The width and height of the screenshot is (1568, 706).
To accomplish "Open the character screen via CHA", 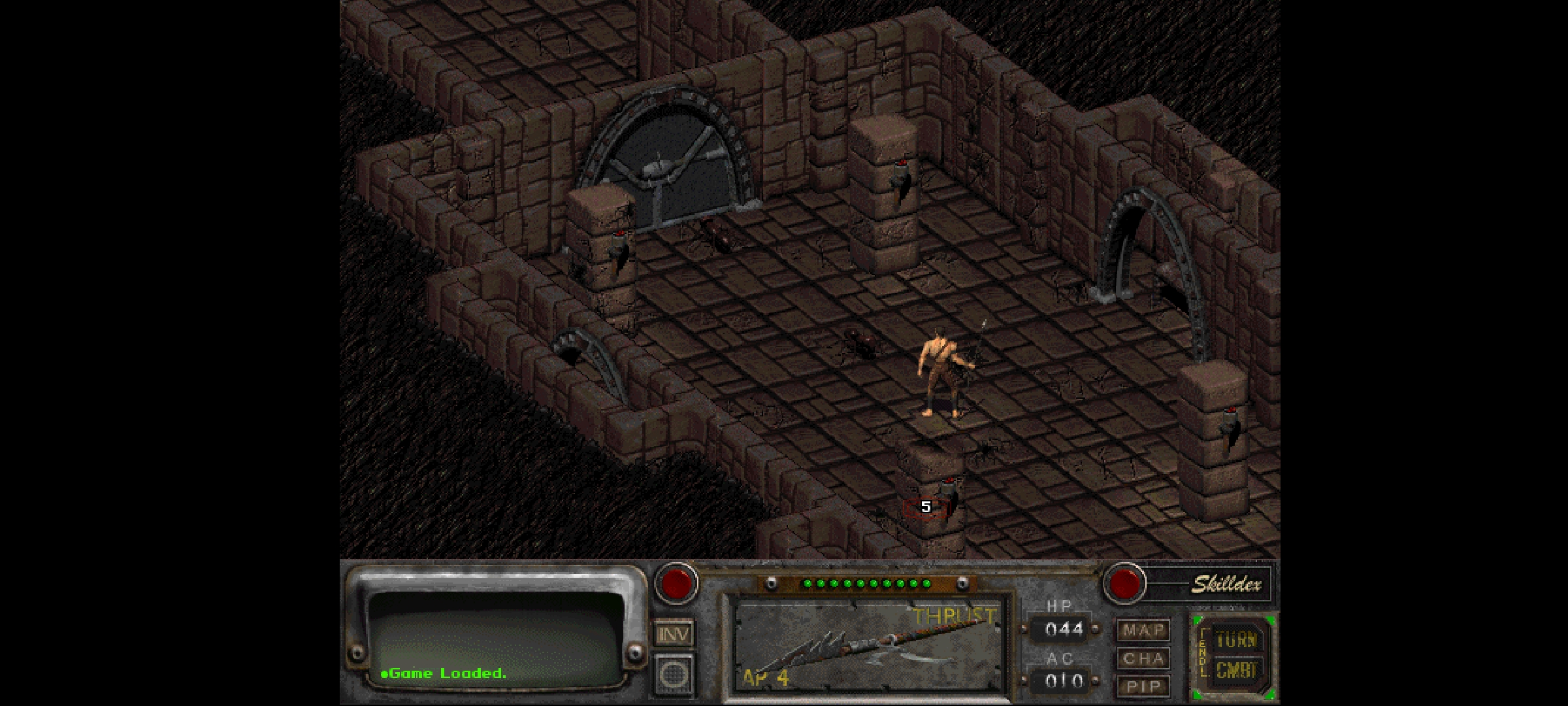I will (x=1144, y=658).
